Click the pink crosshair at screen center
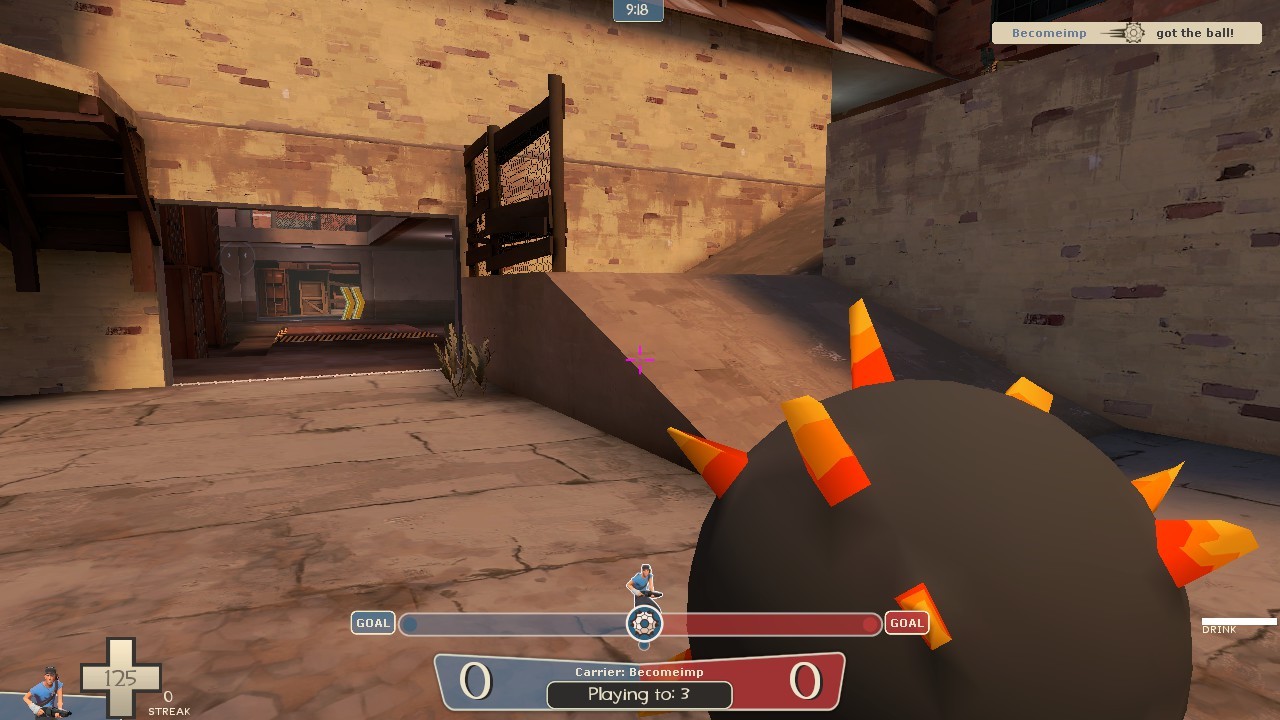The image size is (1280, 720). [x=638, y=359]
